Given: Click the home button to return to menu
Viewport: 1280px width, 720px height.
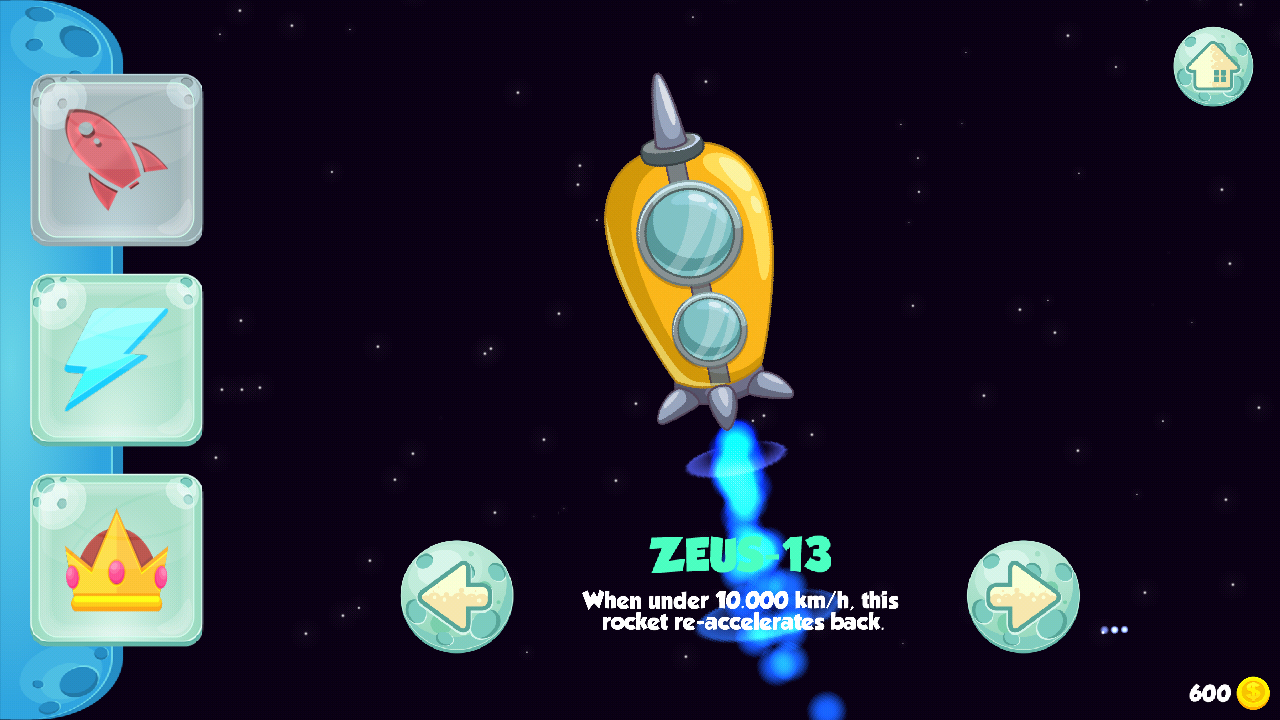Looking at the screenshot, I should pos(1213,64).
